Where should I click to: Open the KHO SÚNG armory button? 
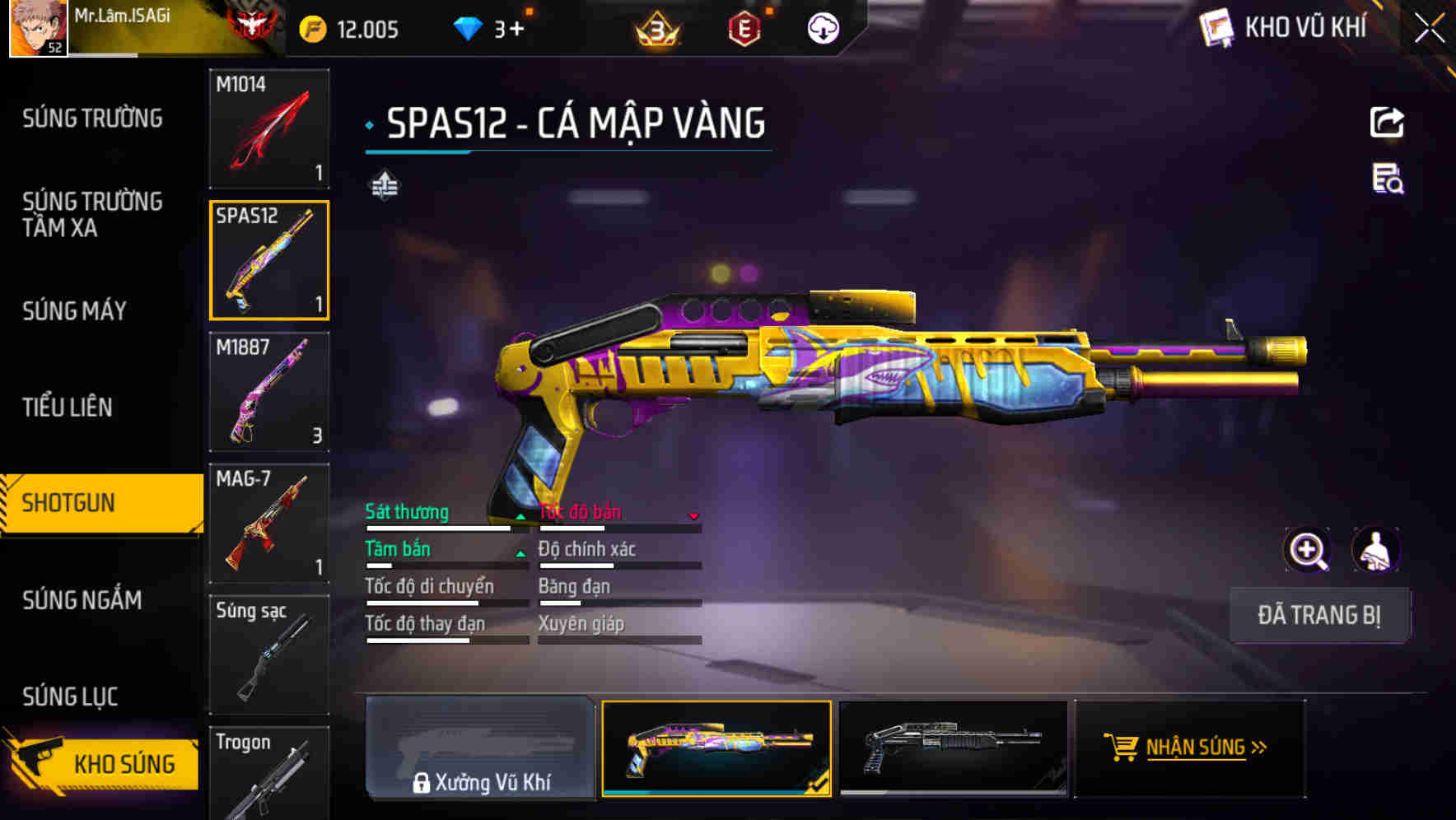click(x=103, y=763)
